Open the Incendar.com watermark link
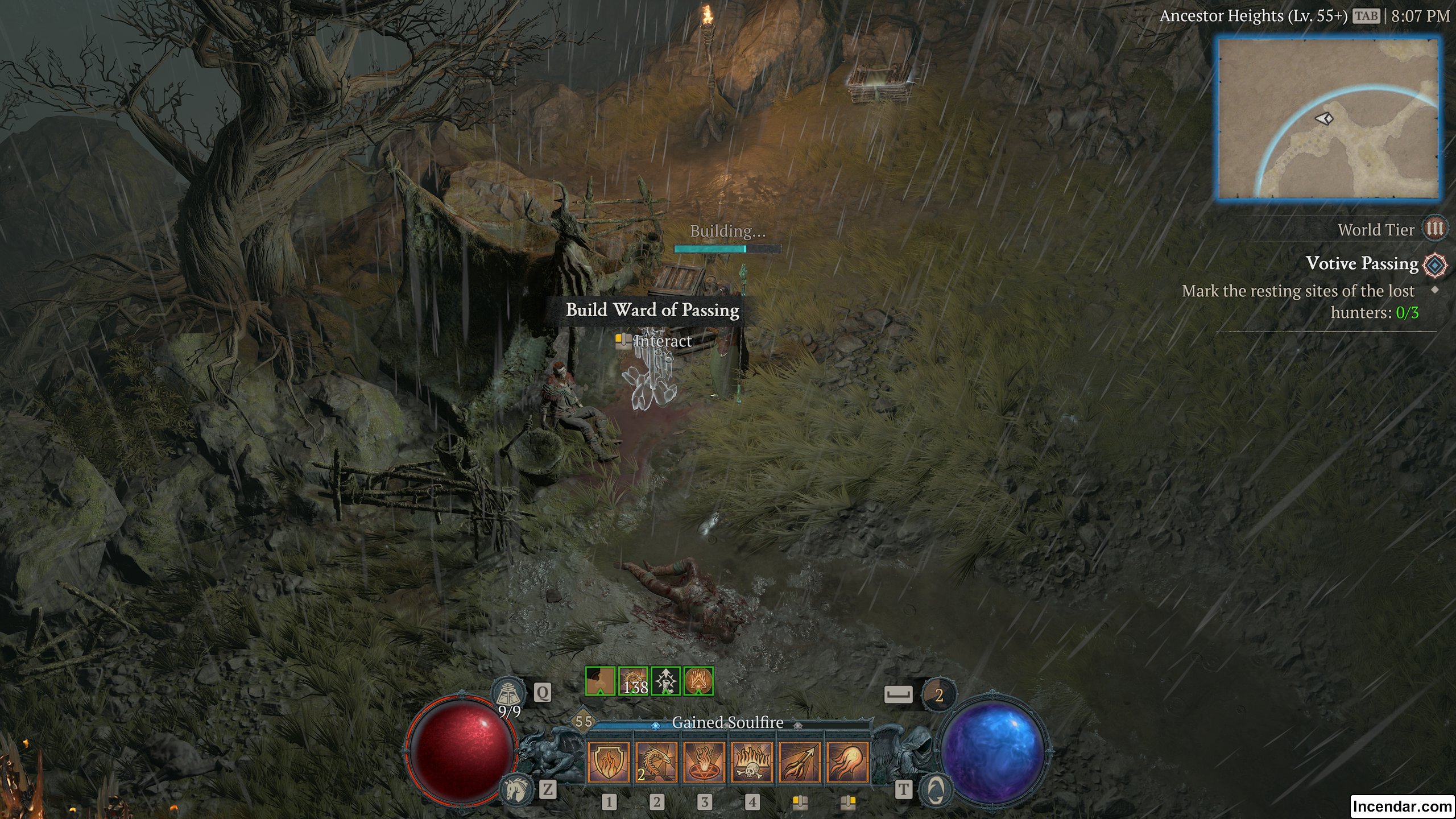This screenshot has width=1456, height=819. 1402,806
